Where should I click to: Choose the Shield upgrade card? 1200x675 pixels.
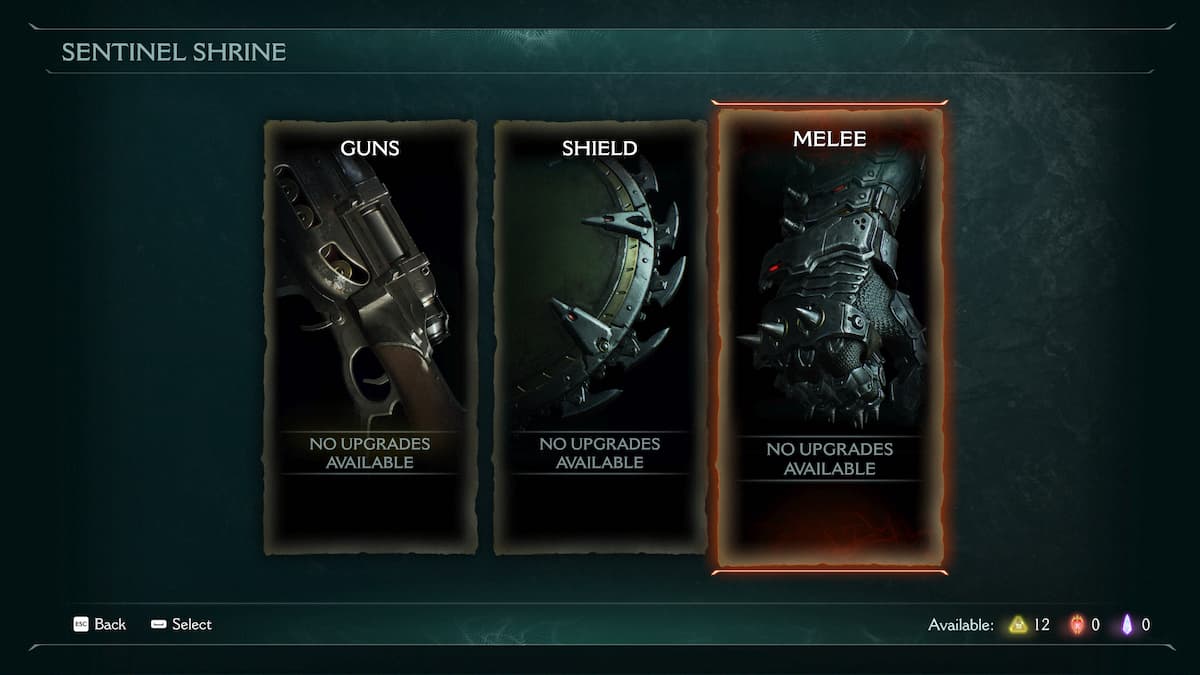[x=600, y=337]
